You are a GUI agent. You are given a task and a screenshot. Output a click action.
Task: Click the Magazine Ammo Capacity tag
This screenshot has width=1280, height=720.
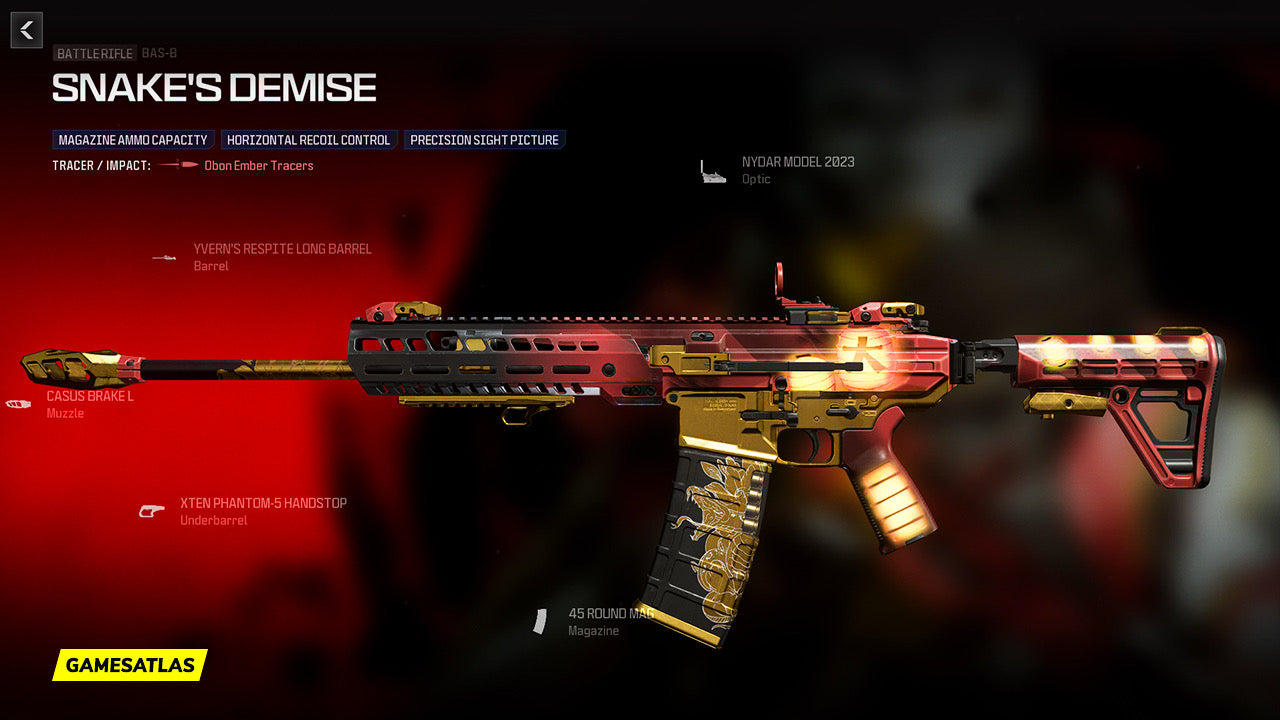pyautogui.click(x=133, y=140)
